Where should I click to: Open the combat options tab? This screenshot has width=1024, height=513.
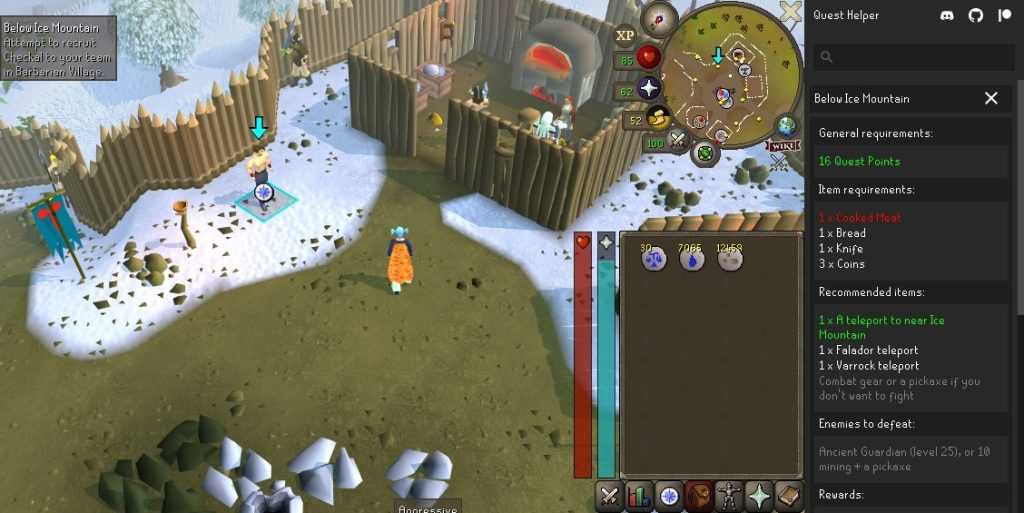tap(608, 495)
